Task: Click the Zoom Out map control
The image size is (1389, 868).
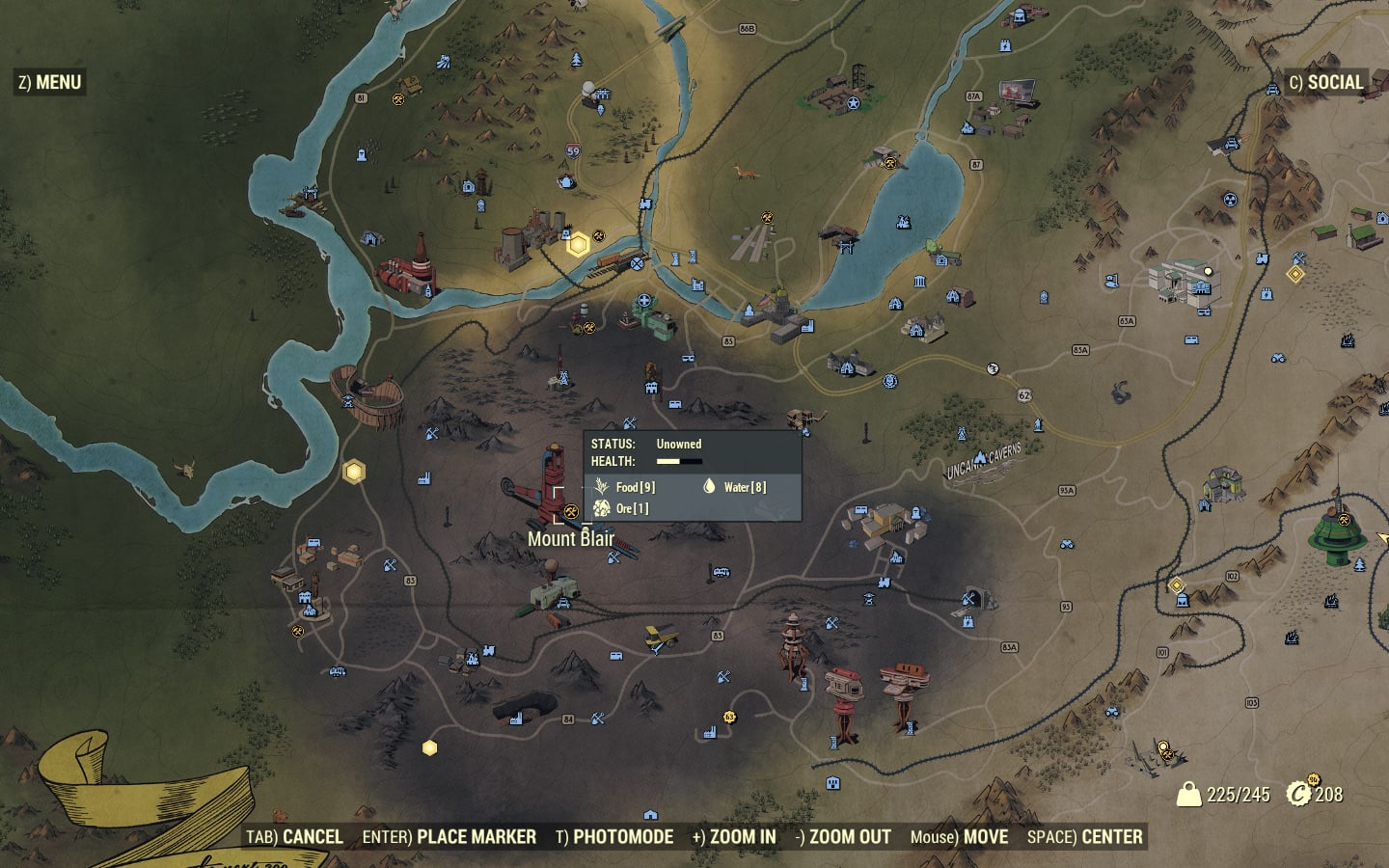Action: point(843,837)
